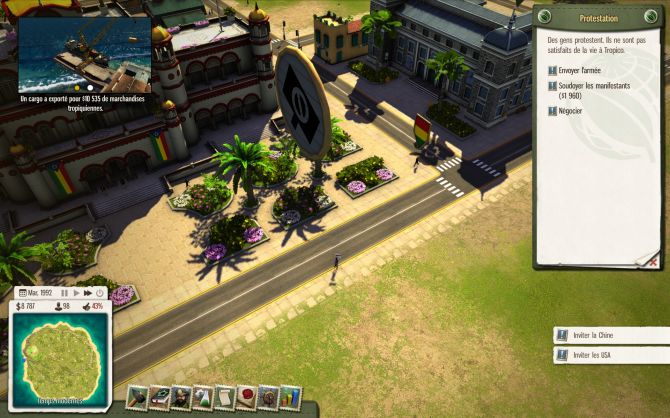The width and height of the screenshot is (670, 418).
Task: Click the cargo ship news thumbnail
Action: click(x=85, y=51)
